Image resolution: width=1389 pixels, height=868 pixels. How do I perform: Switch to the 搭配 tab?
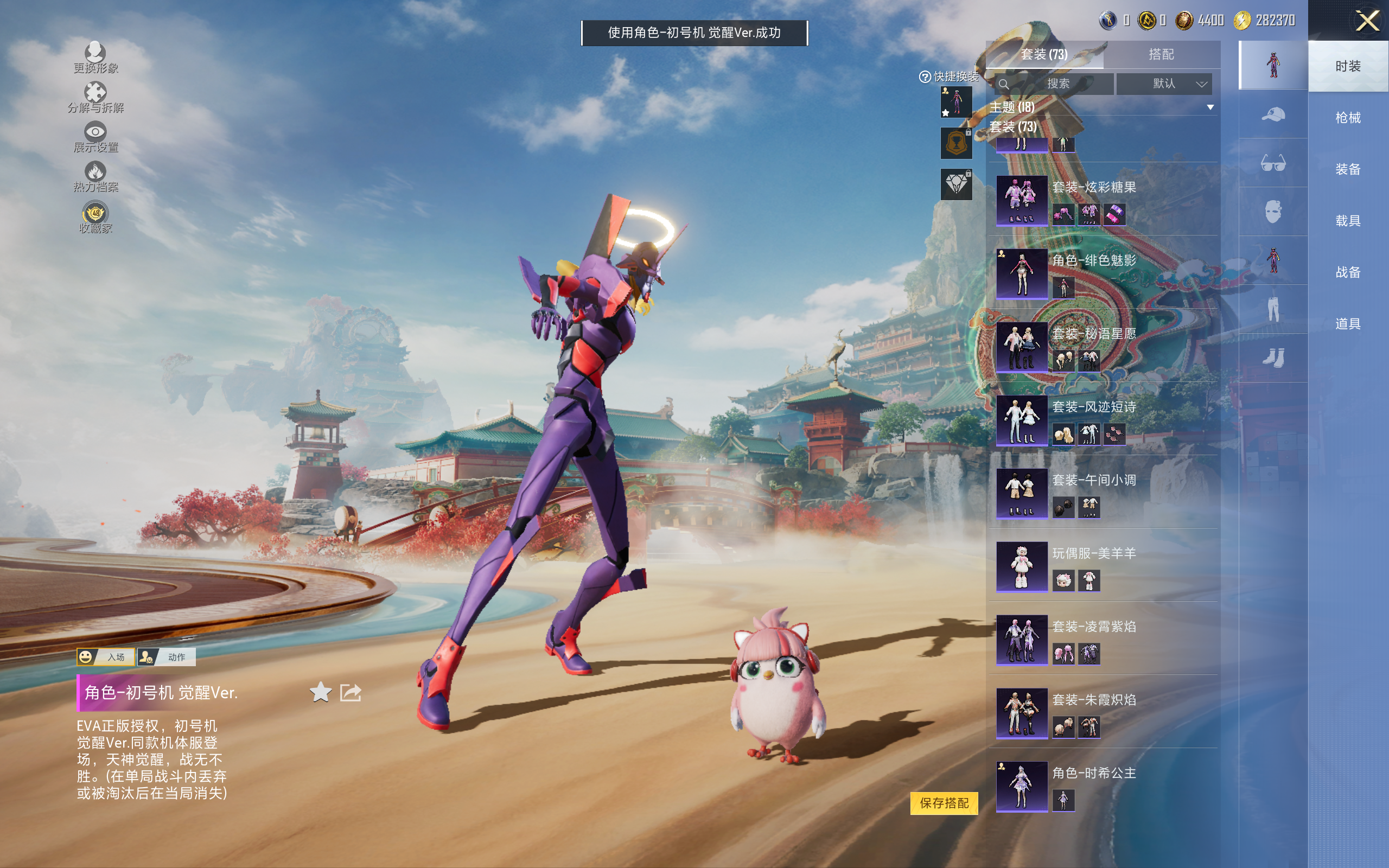click(x=1161, y=55)
